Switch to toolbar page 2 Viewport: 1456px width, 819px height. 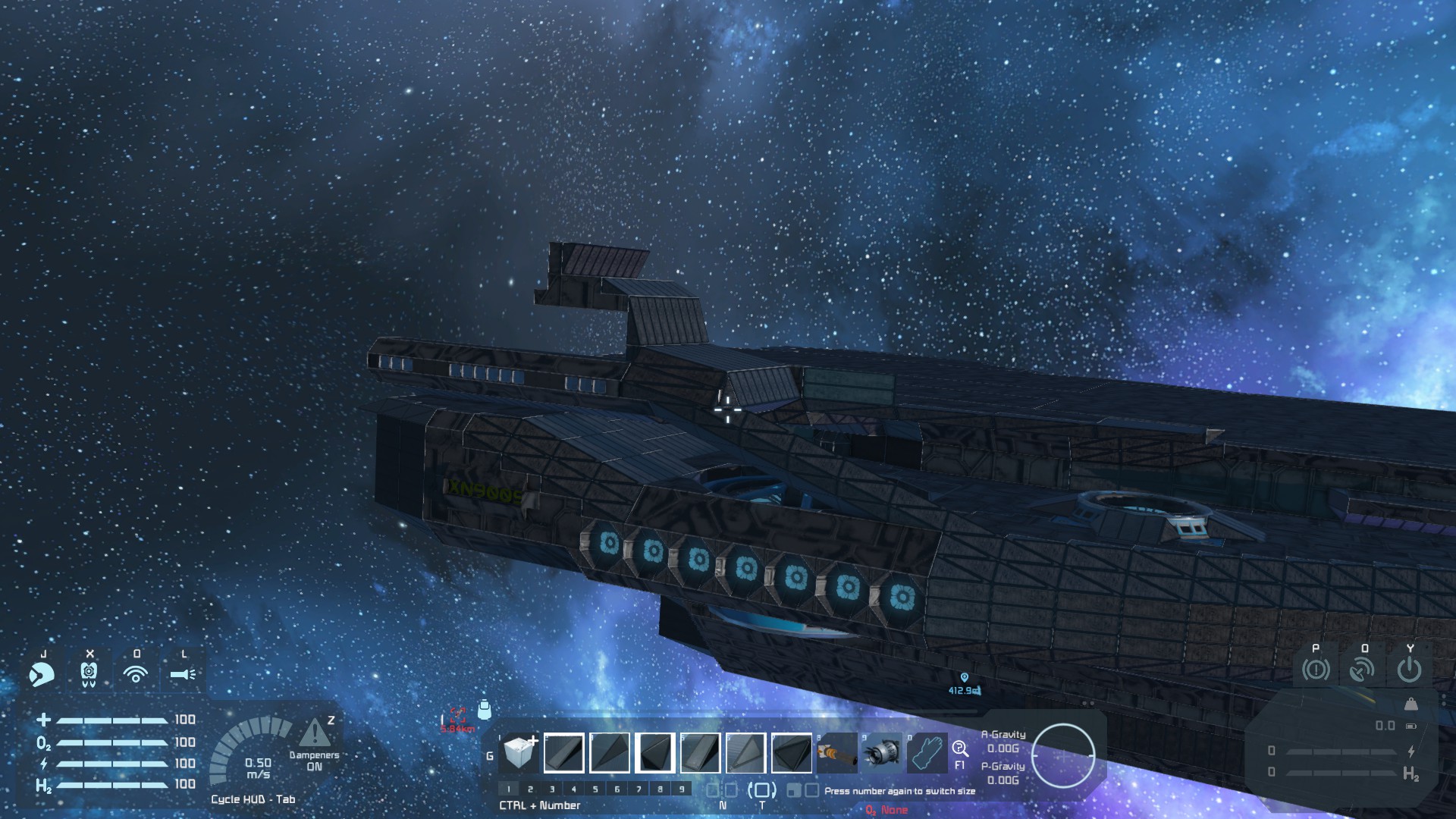point(530,789)
